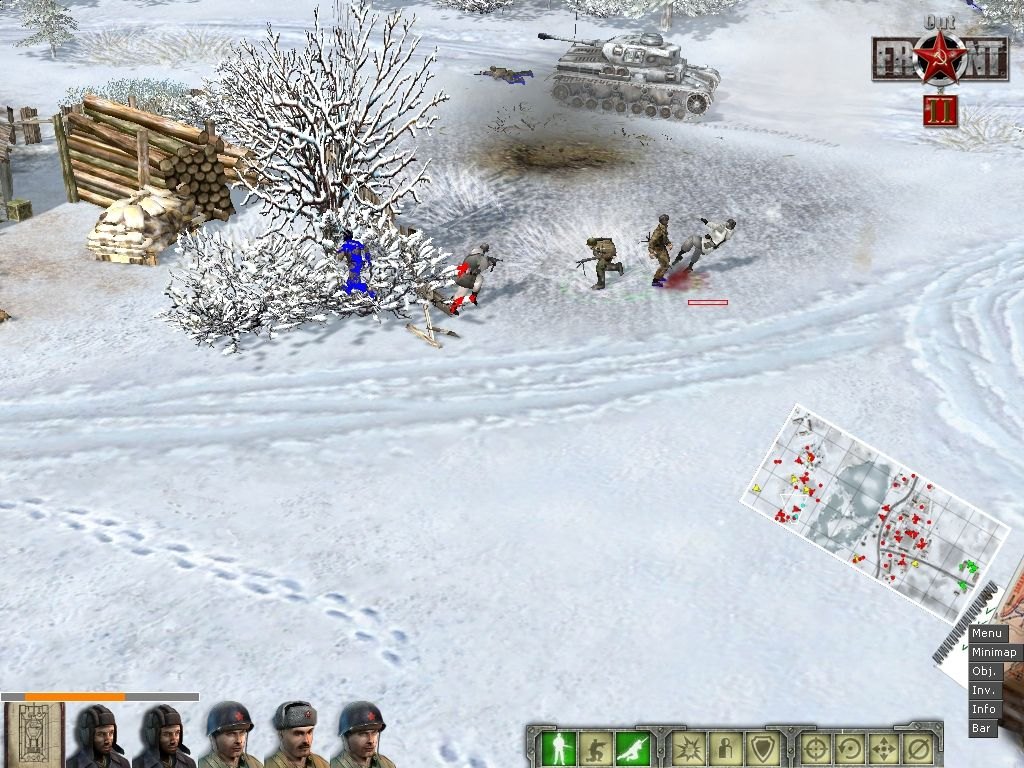Click the Info button

[x=984, y=709]
